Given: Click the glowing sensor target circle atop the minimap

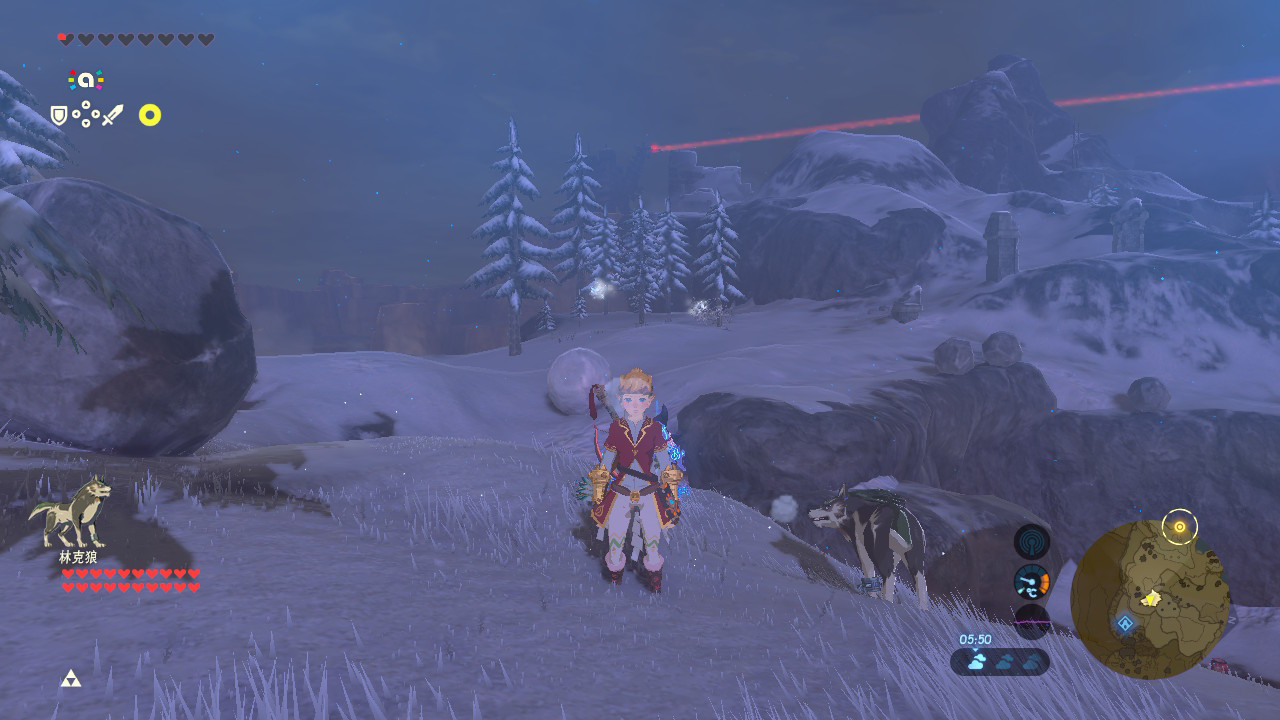Looking at the screenshot, I should pos(1180,526).
